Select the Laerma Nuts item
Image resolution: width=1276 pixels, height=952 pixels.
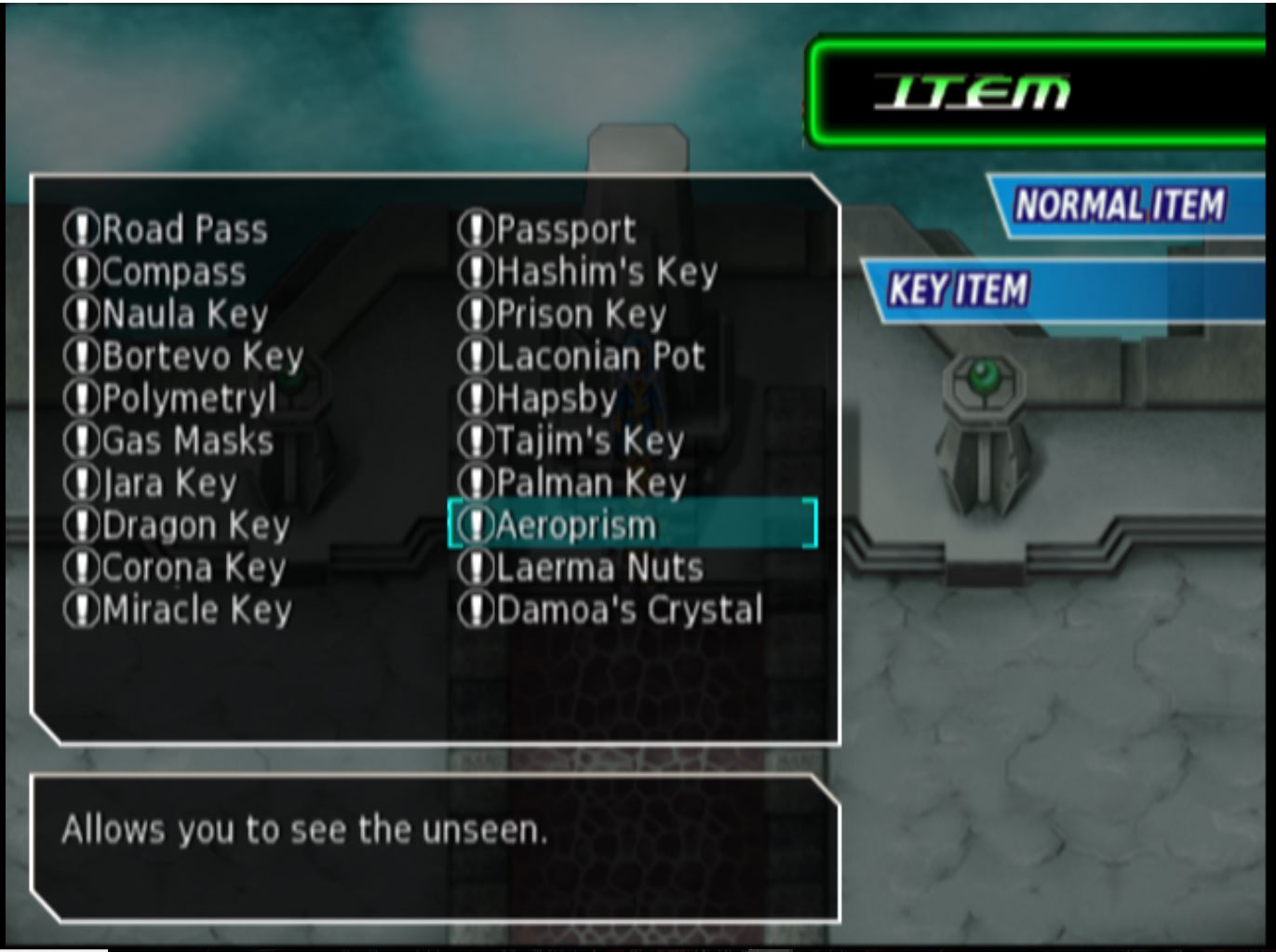600,567
